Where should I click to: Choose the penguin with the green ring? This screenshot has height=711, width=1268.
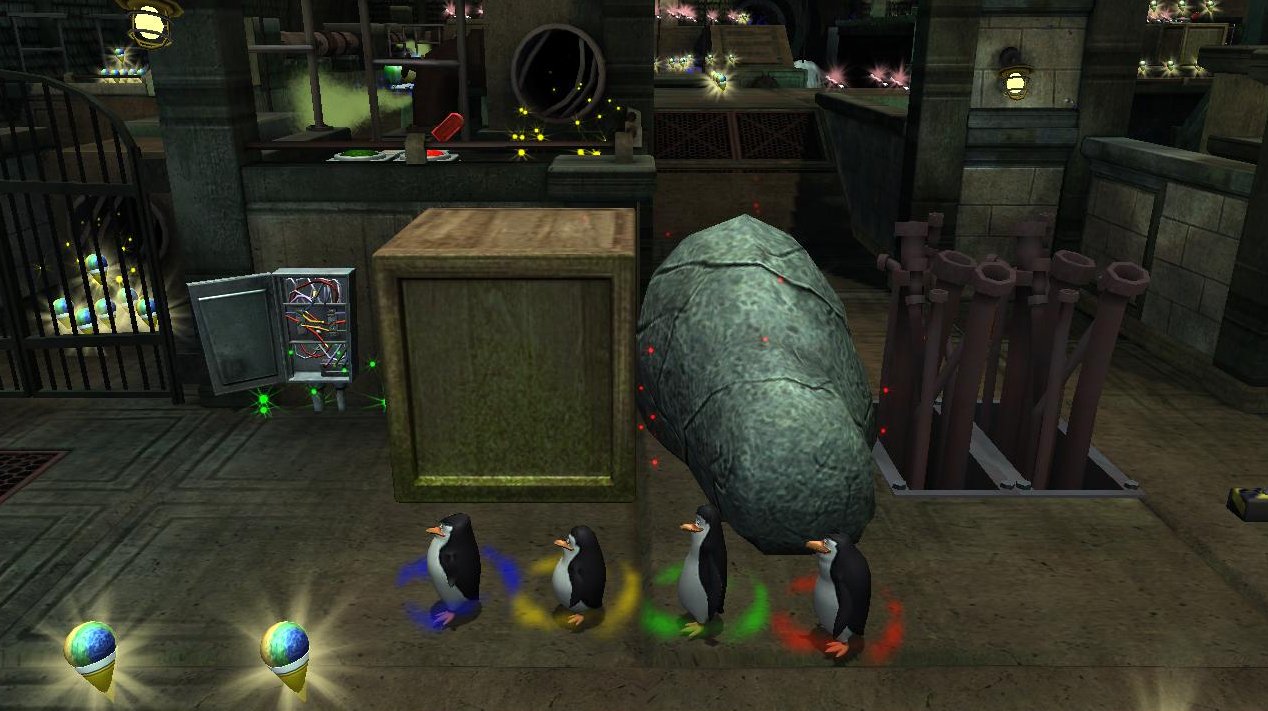(703, 569)
